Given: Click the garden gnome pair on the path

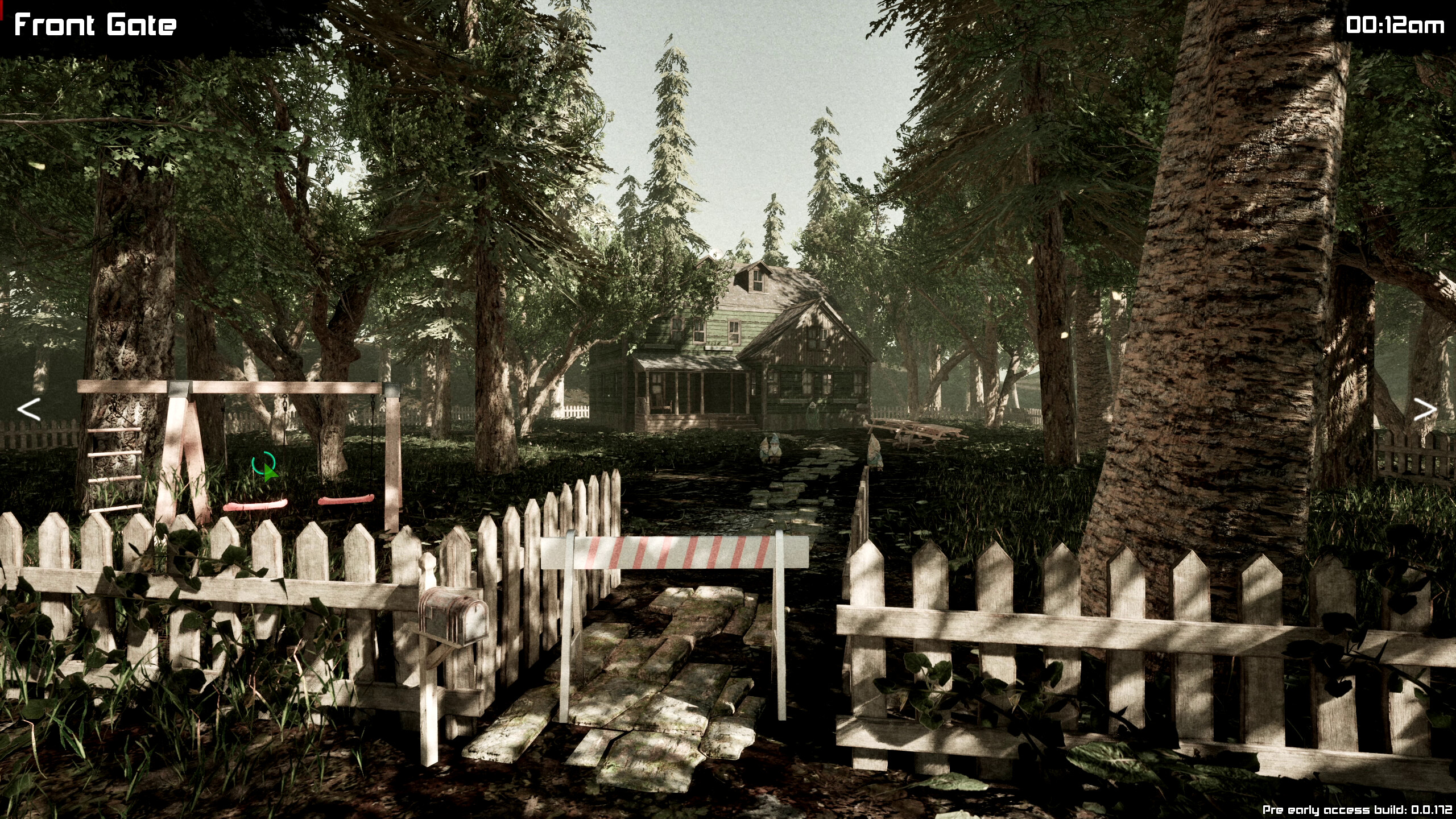Looking at the screenshot, I should 772,452.
